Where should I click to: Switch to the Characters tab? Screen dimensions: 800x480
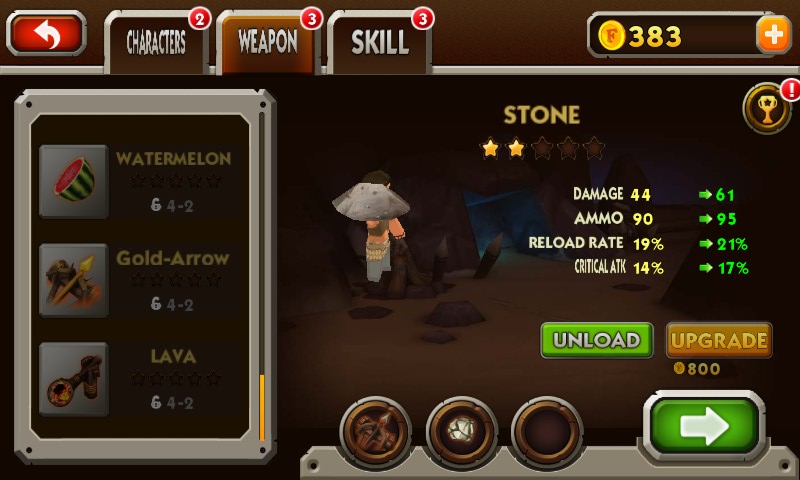point(156,42)
